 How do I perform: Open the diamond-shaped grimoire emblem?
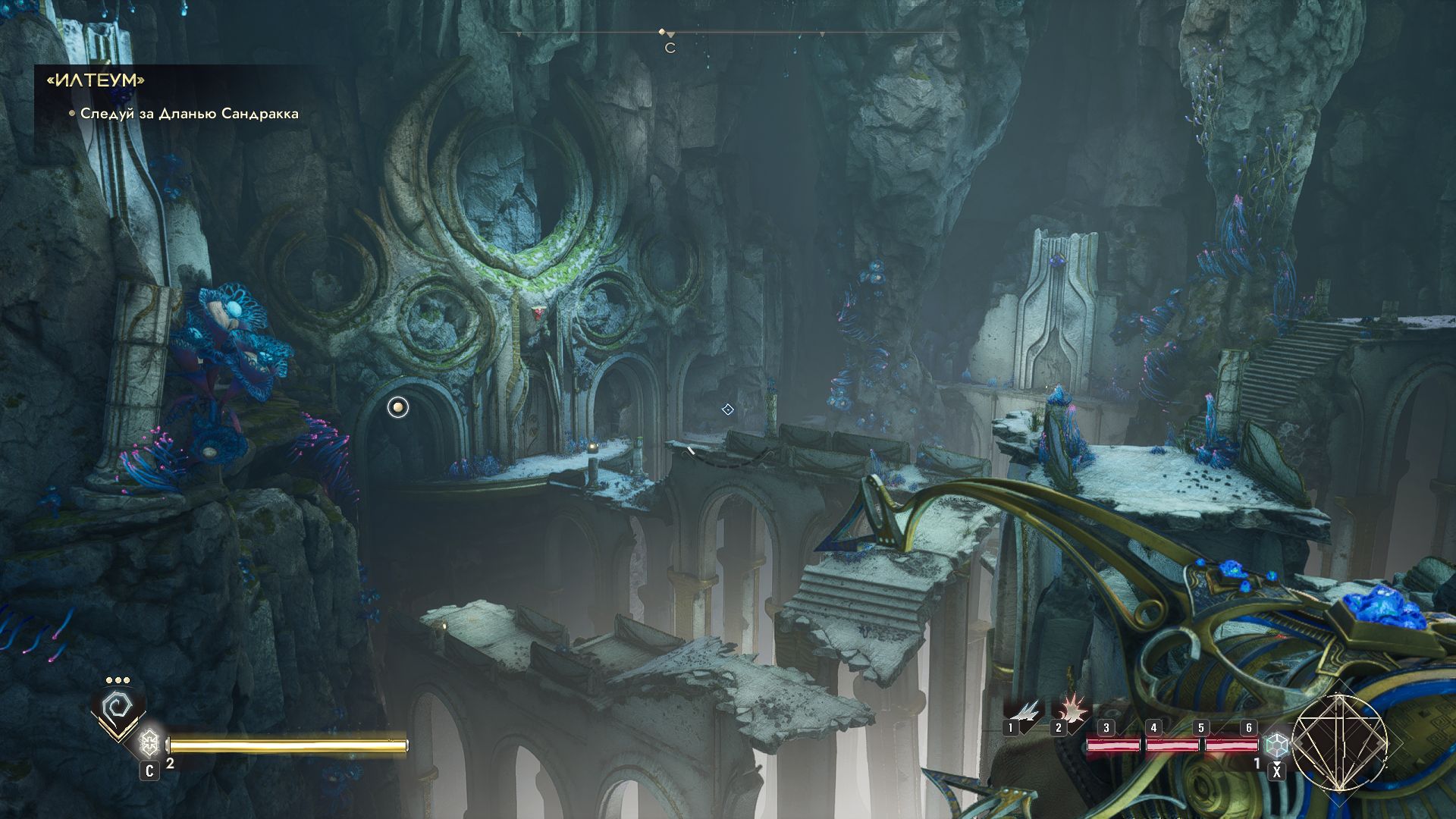click(x=1339, y=742)
